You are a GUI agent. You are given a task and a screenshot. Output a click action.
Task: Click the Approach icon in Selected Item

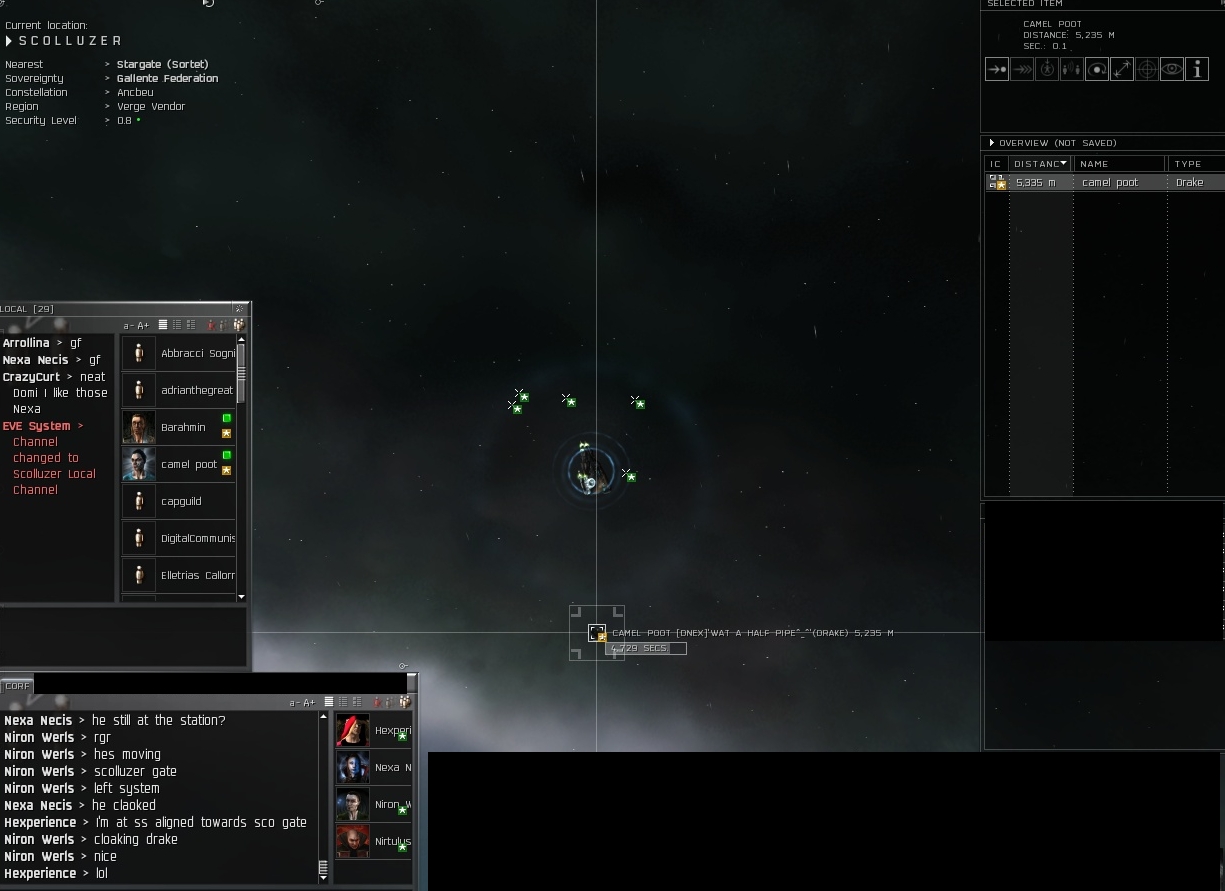coord(997,69)
